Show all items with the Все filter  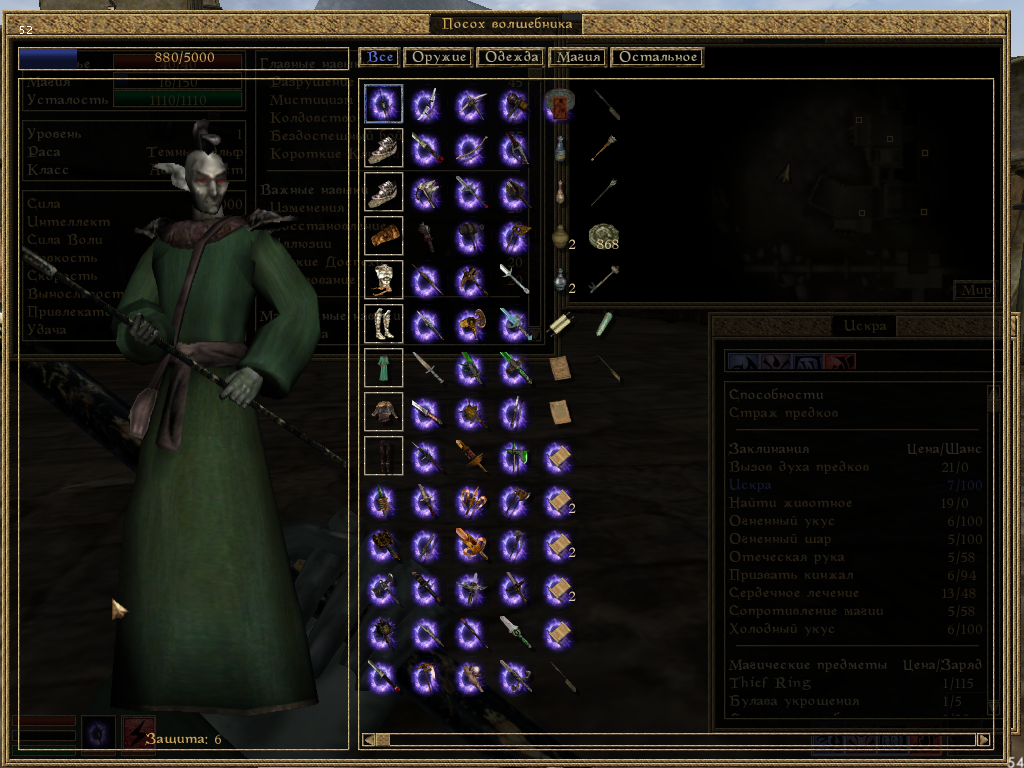click(380, 57)
